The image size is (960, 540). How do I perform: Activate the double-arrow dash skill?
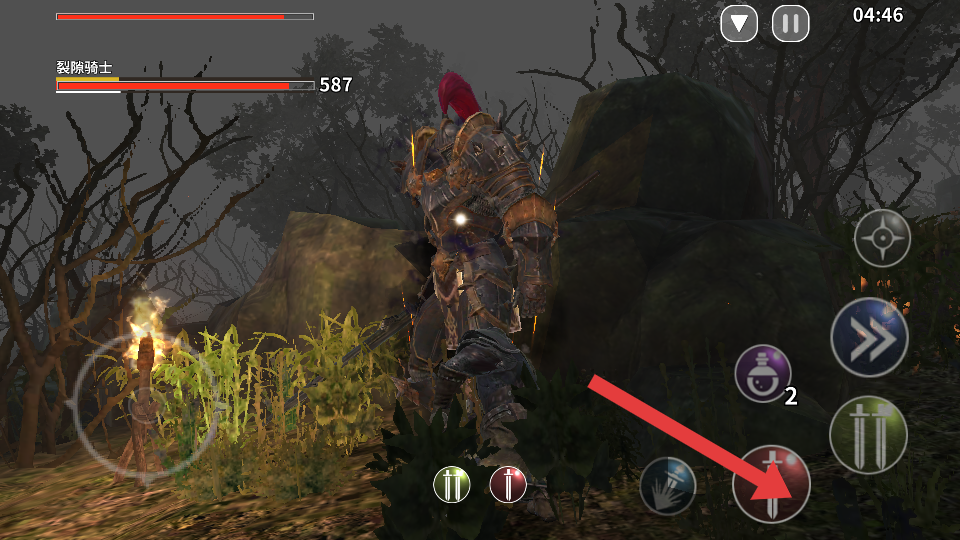click(869, 338)
